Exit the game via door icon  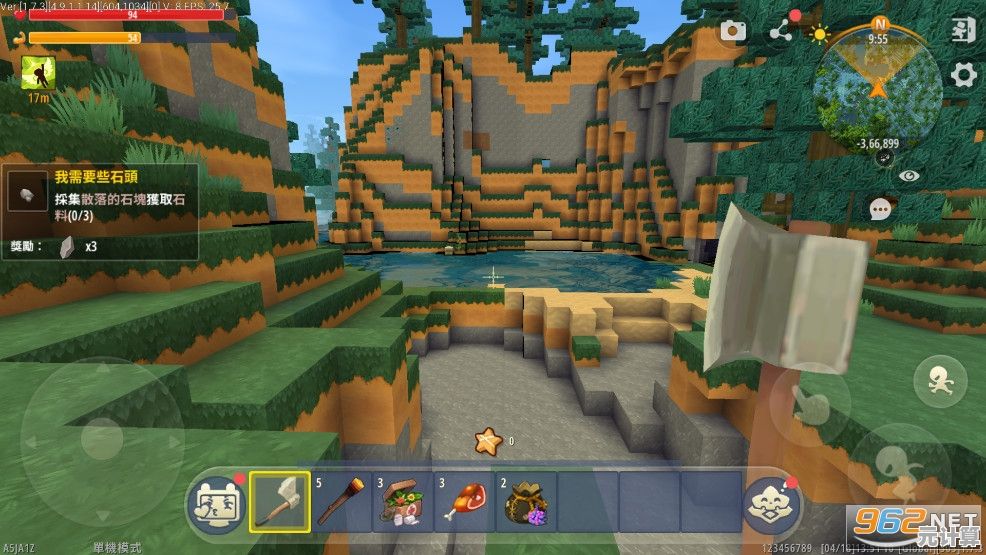[962, 30]
